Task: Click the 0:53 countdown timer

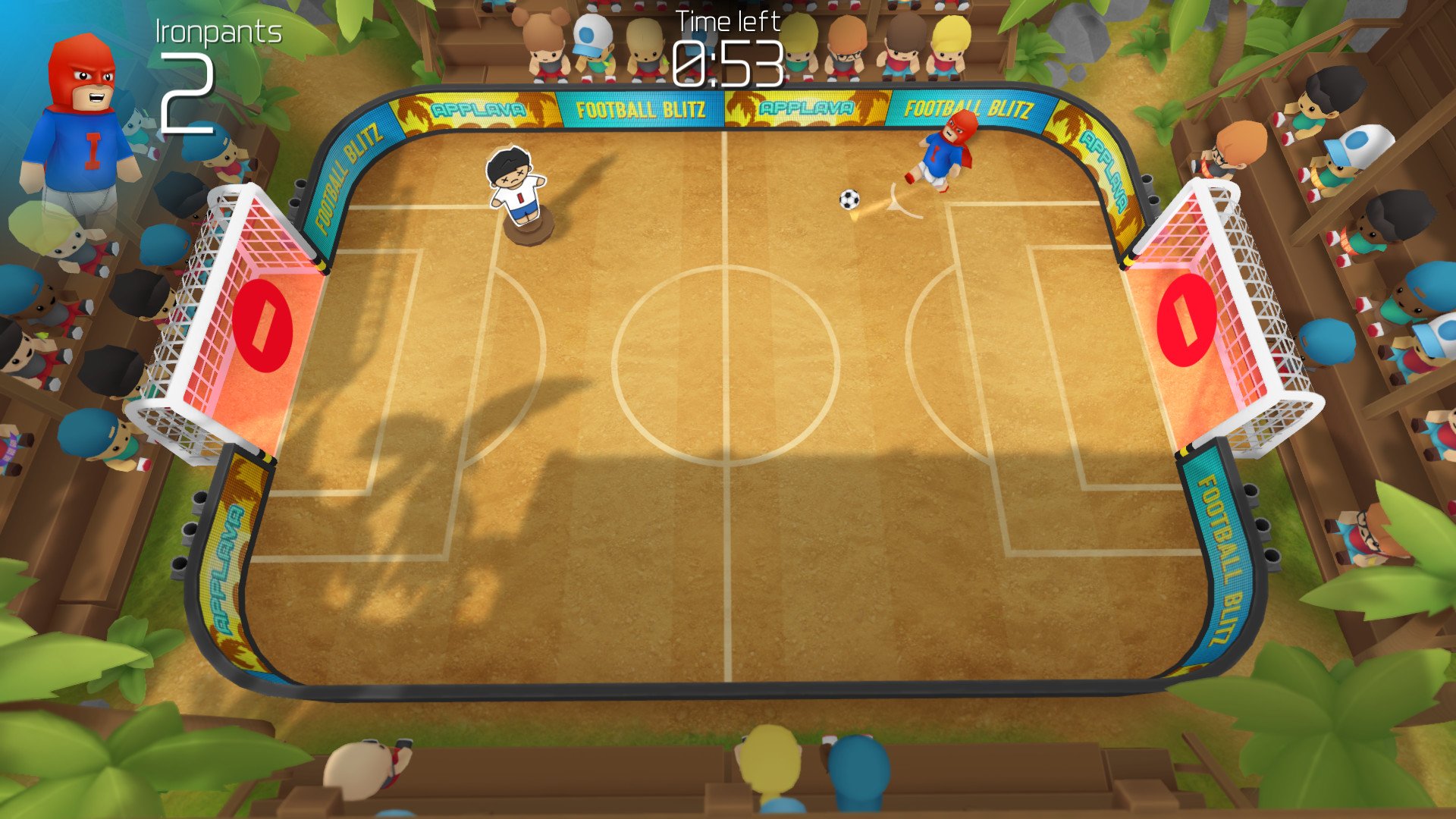Action: (726, 62)
